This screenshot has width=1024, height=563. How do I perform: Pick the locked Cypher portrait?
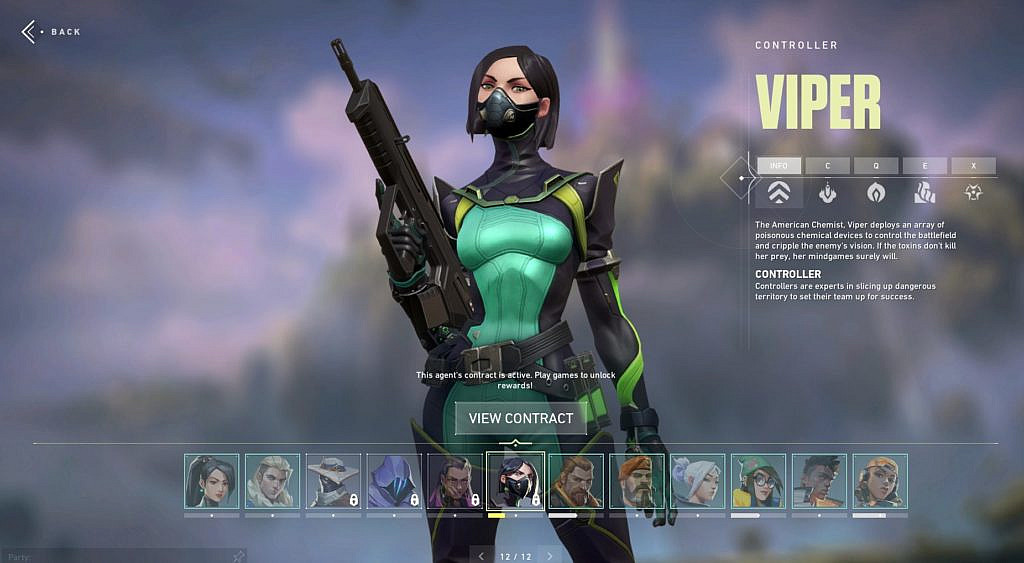[333, 481]
